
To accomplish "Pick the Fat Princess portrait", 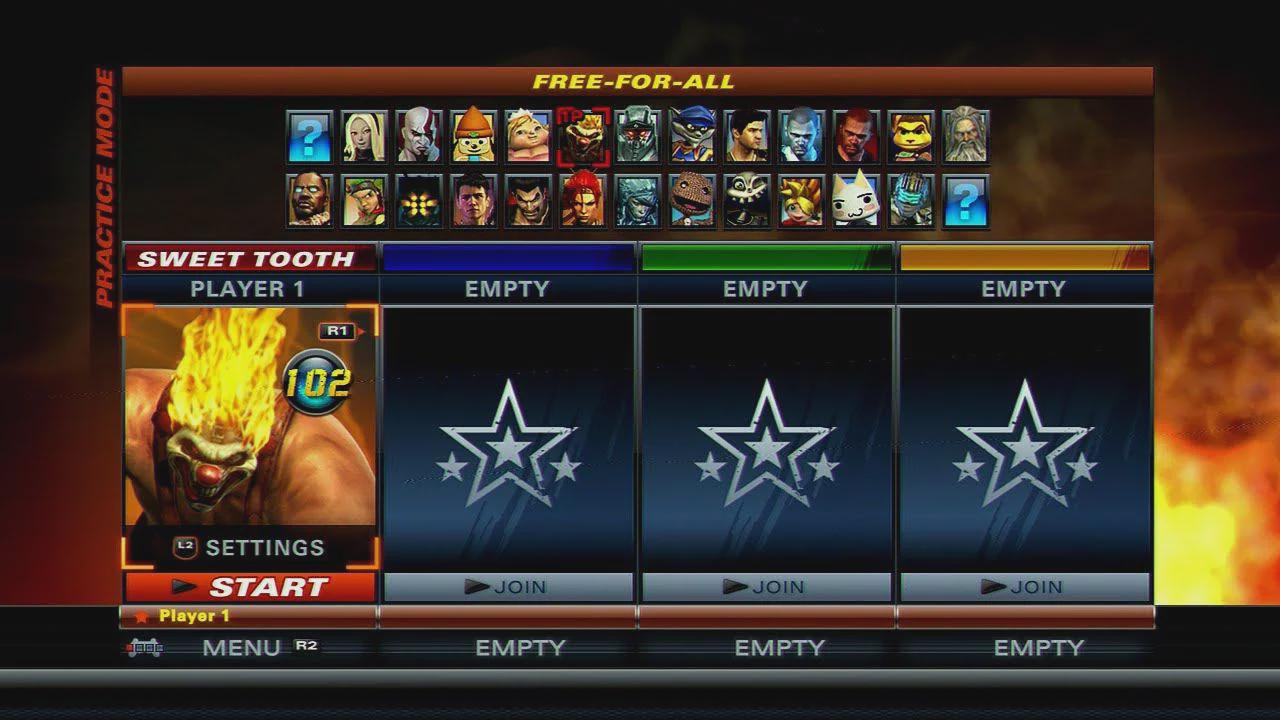I will coord(528,137).
